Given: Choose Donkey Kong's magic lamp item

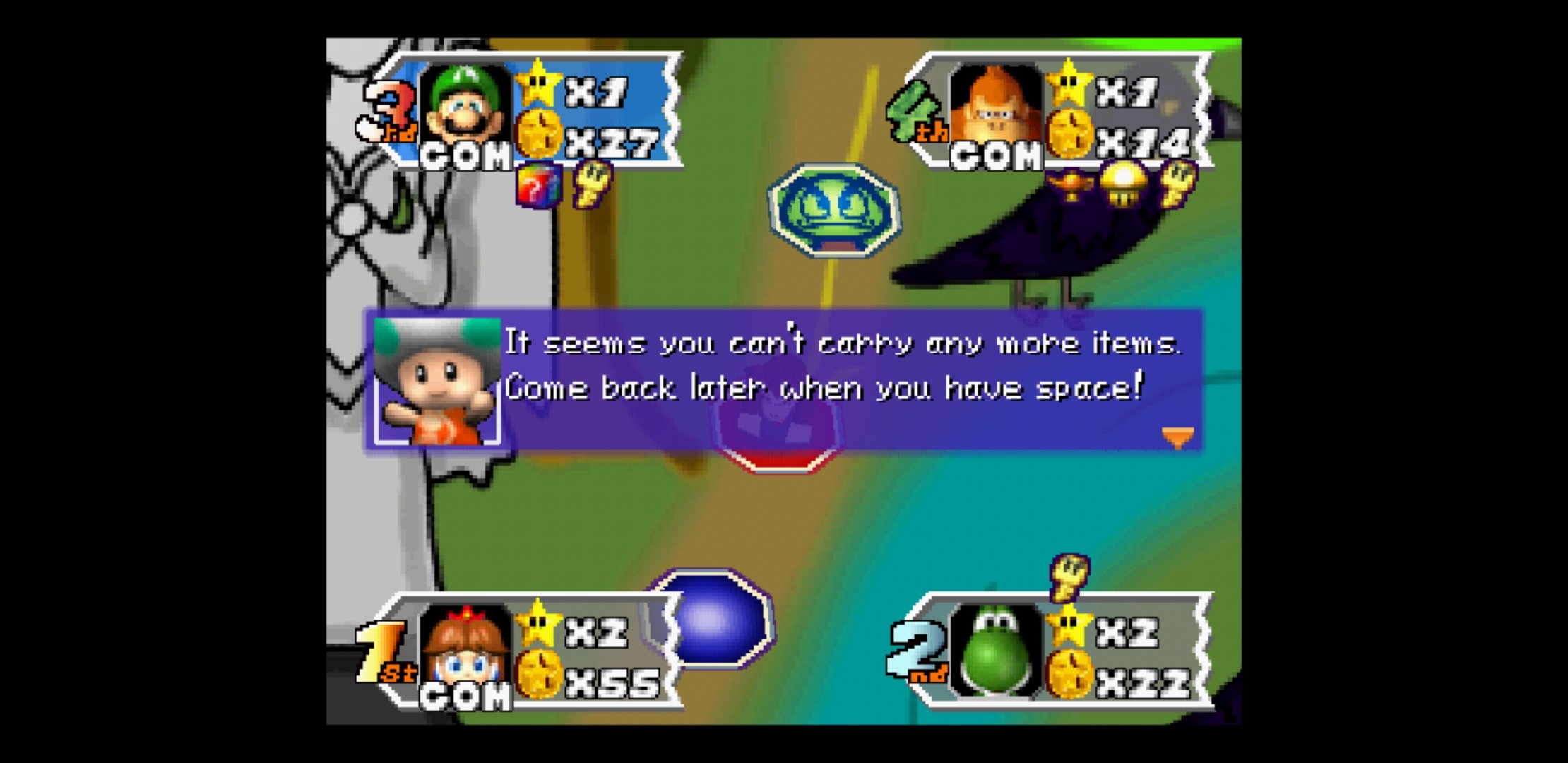Looking at the screenshot, I should (x=1071, y=185).
